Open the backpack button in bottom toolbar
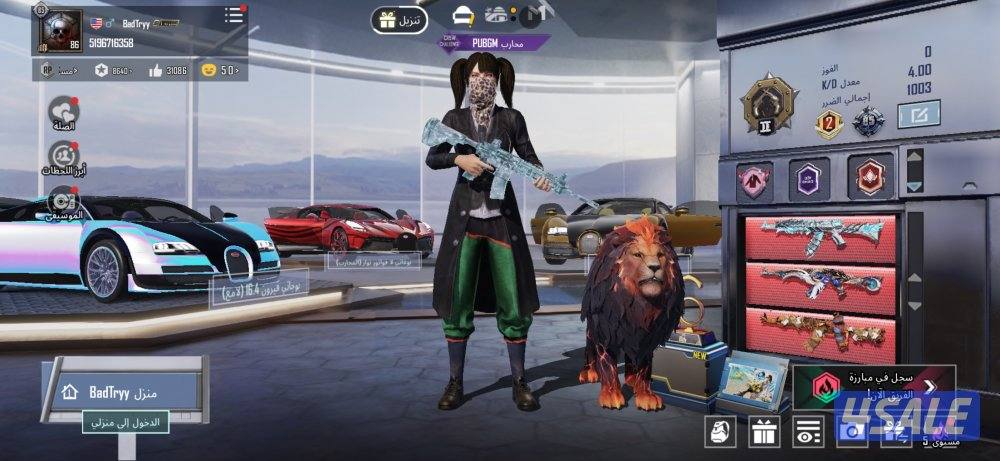1000x461 pixels. click(x=721, y=433)
